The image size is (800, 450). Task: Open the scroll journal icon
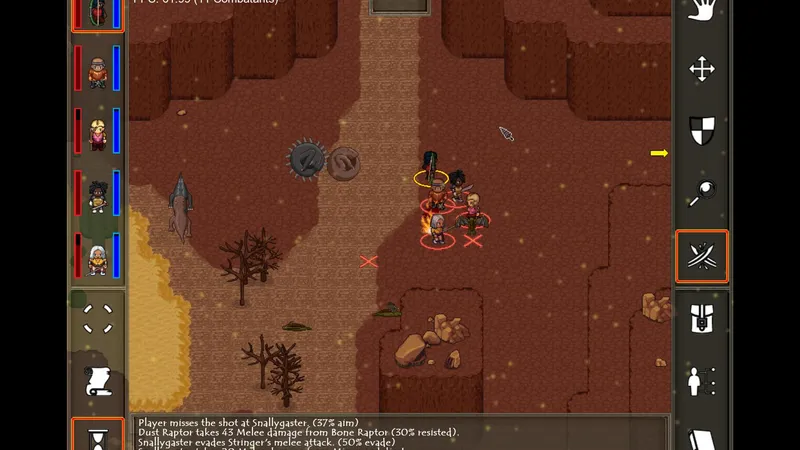[x=98, y=382]
